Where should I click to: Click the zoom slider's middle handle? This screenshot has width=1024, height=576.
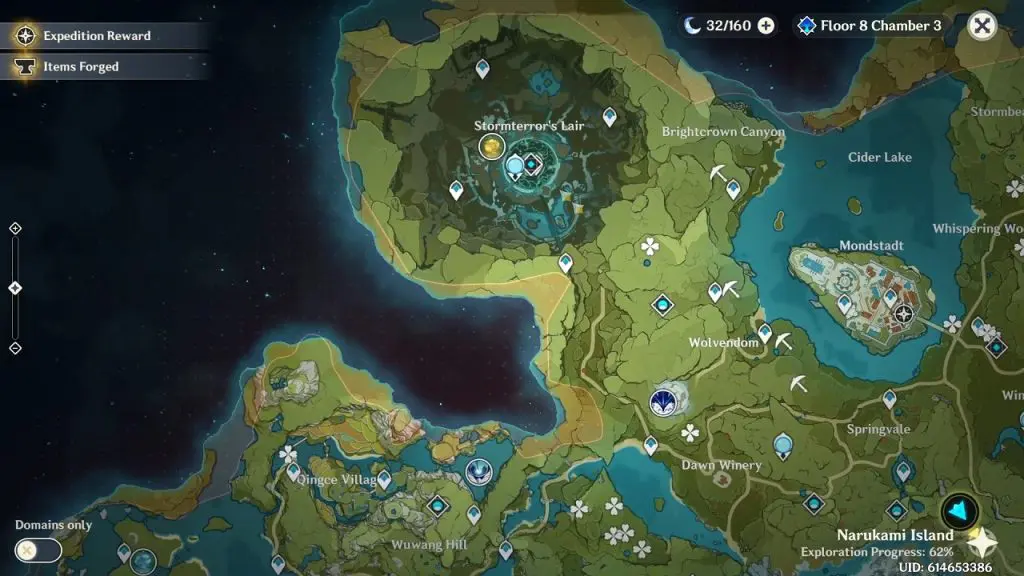click(15, 288)
